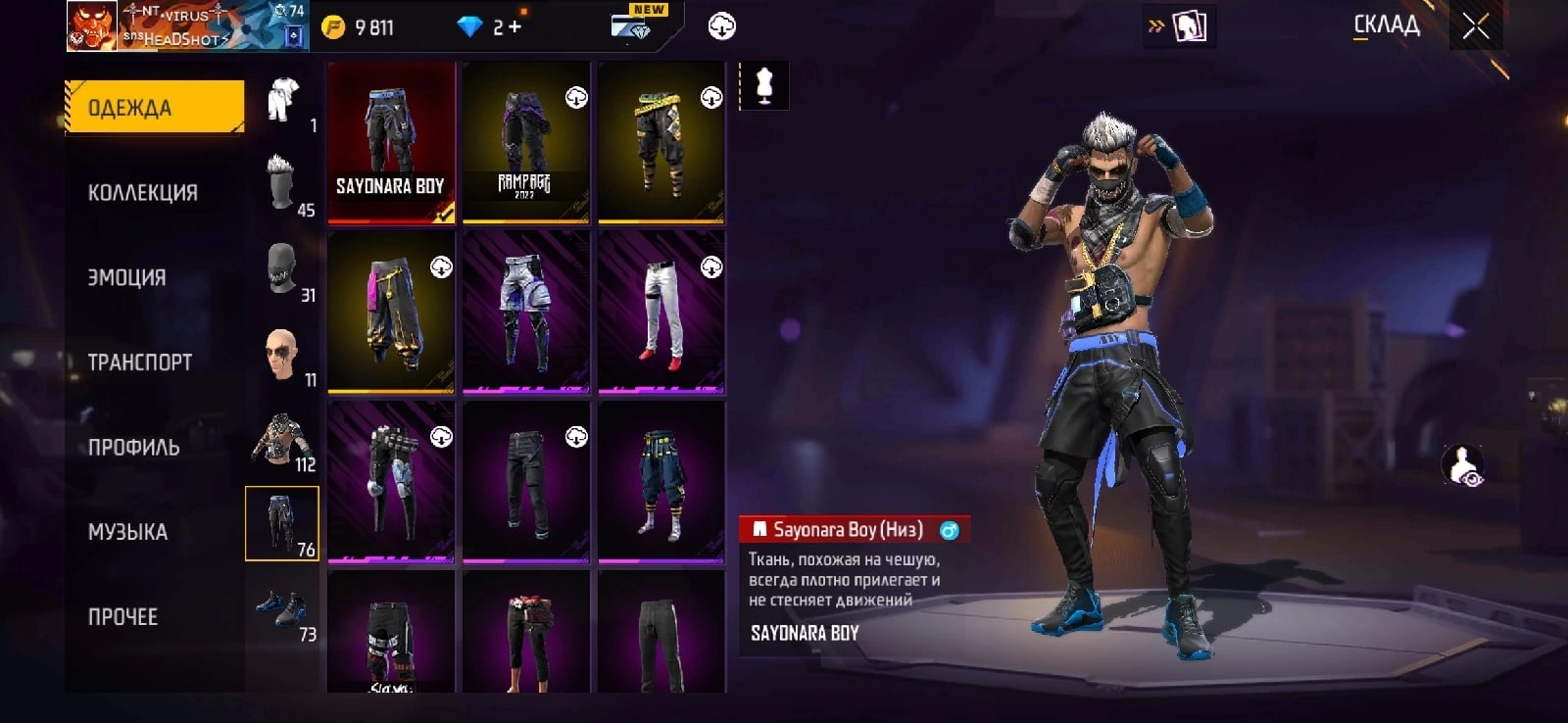1568x723 pixels.
Task: Choose the Rampage 2022 pants
Action: [x=525, y=142]
